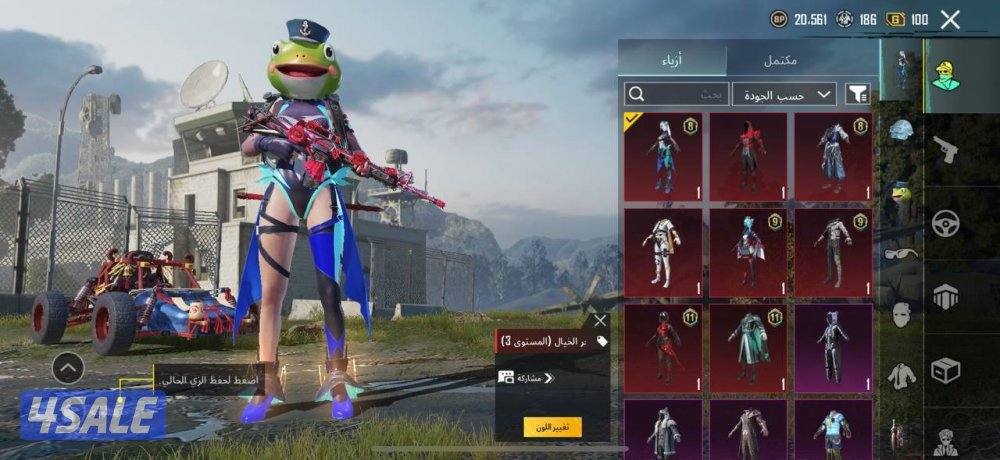
Task: Tap the yellow تغيير اللون button
Action: pos(552,427)
